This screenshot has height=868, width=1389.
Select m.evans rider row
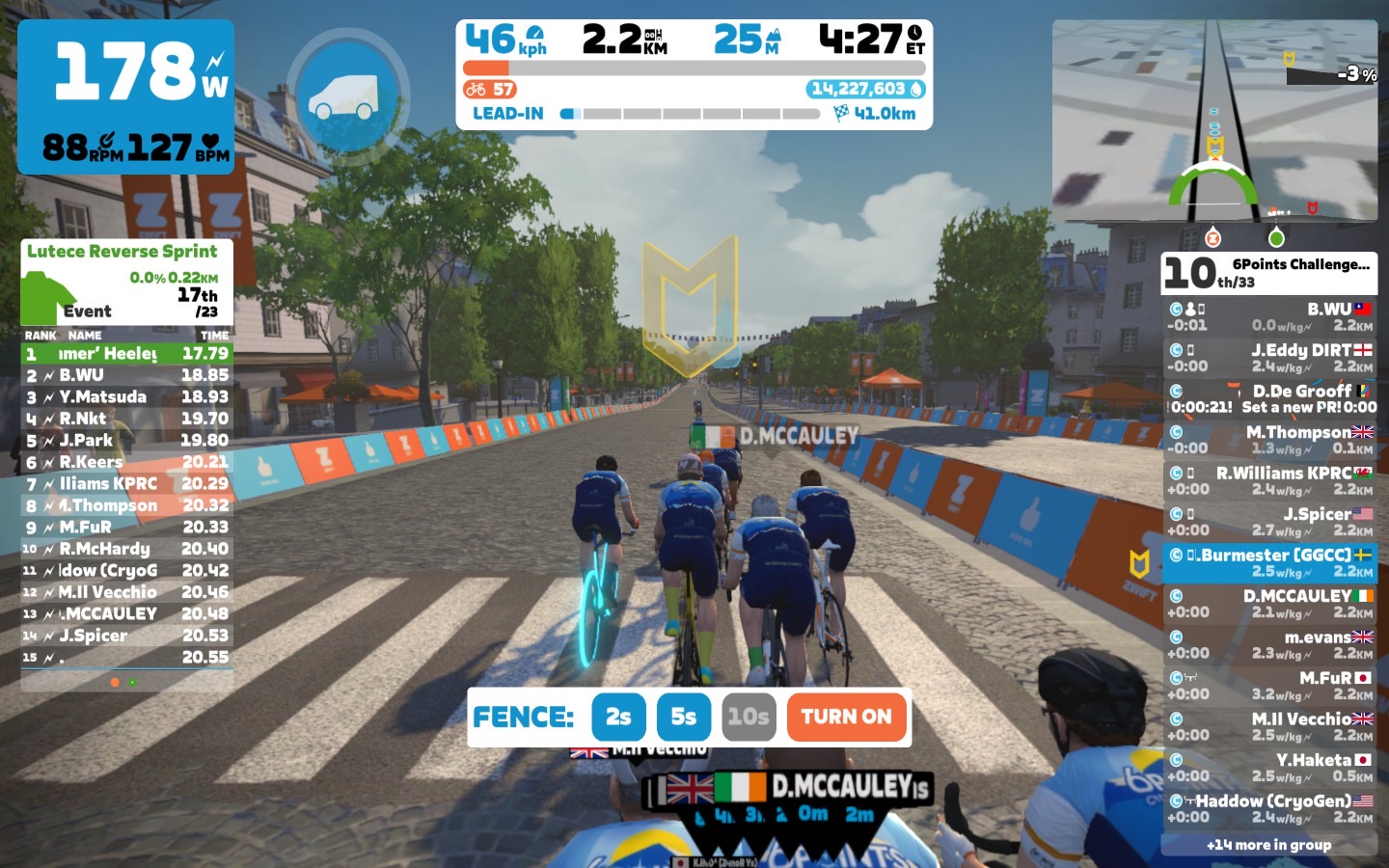point(1269,644)
